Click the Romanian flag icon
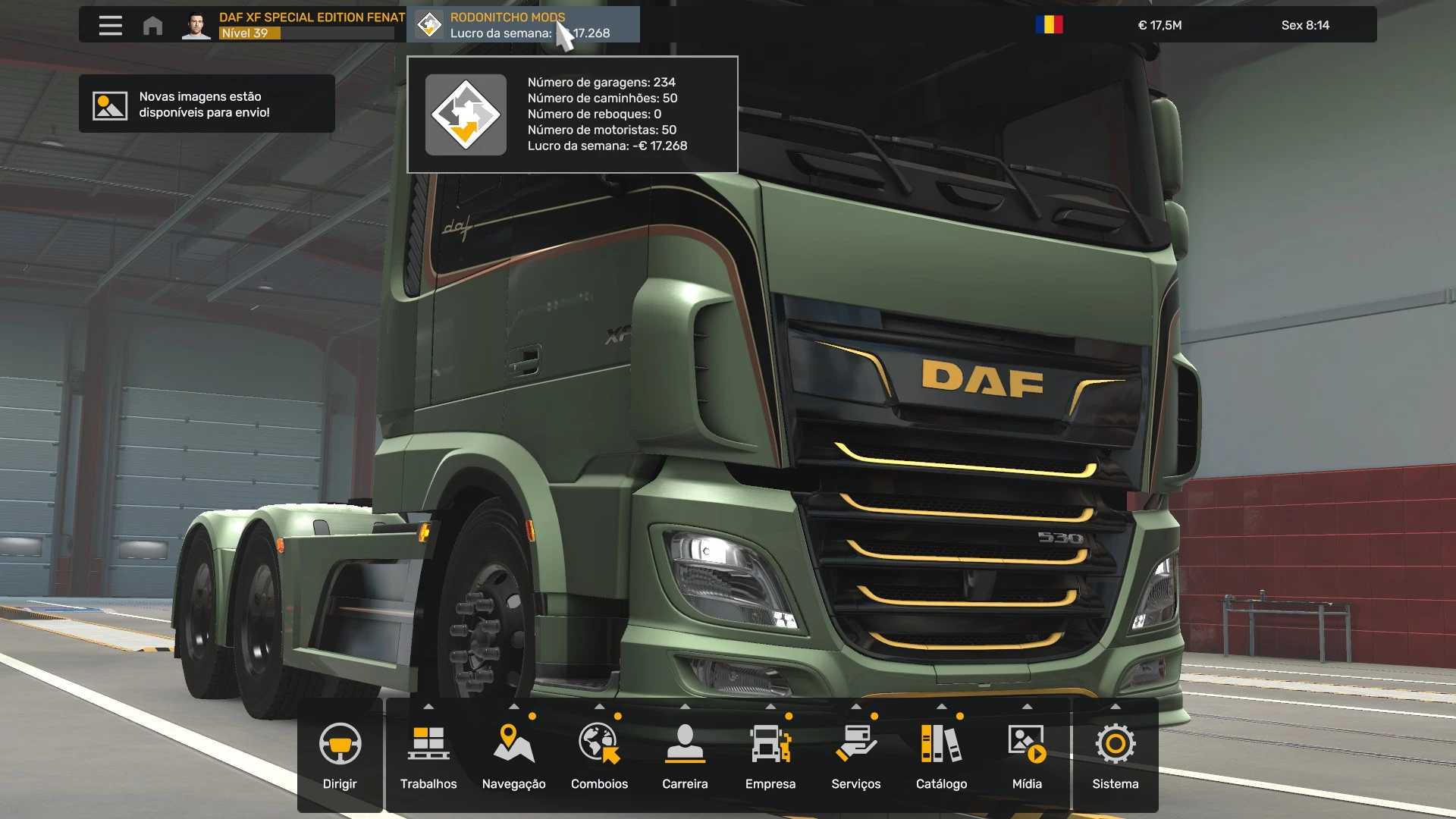Screen dimensions: 1456x819 (x=1049, y=25)
